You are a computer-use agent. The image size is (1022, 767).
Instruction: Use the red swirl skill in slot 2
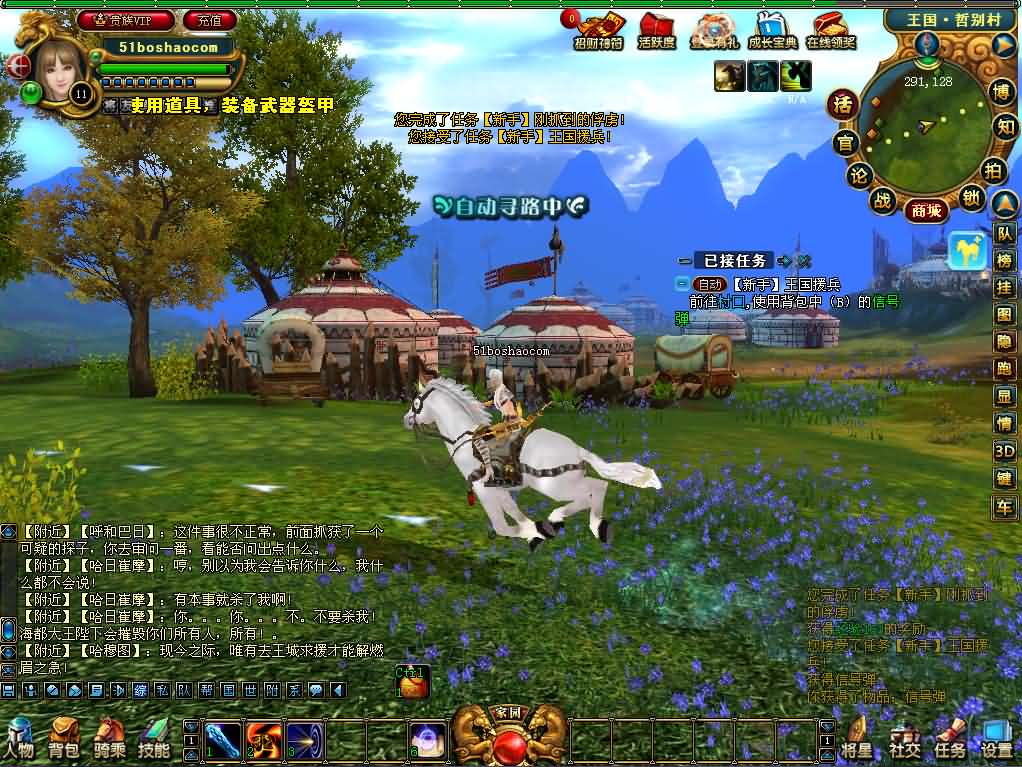(x=263, y=738)
